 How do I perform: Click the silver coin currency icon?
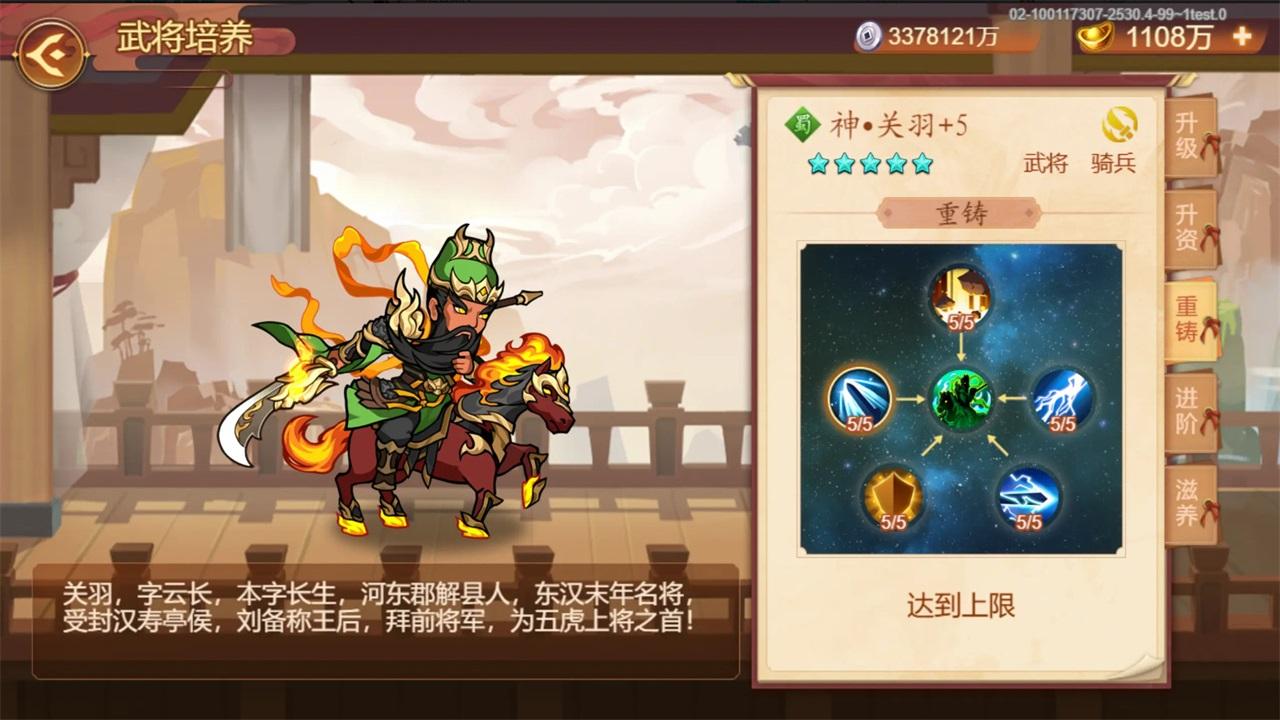[x=867, y=36]
